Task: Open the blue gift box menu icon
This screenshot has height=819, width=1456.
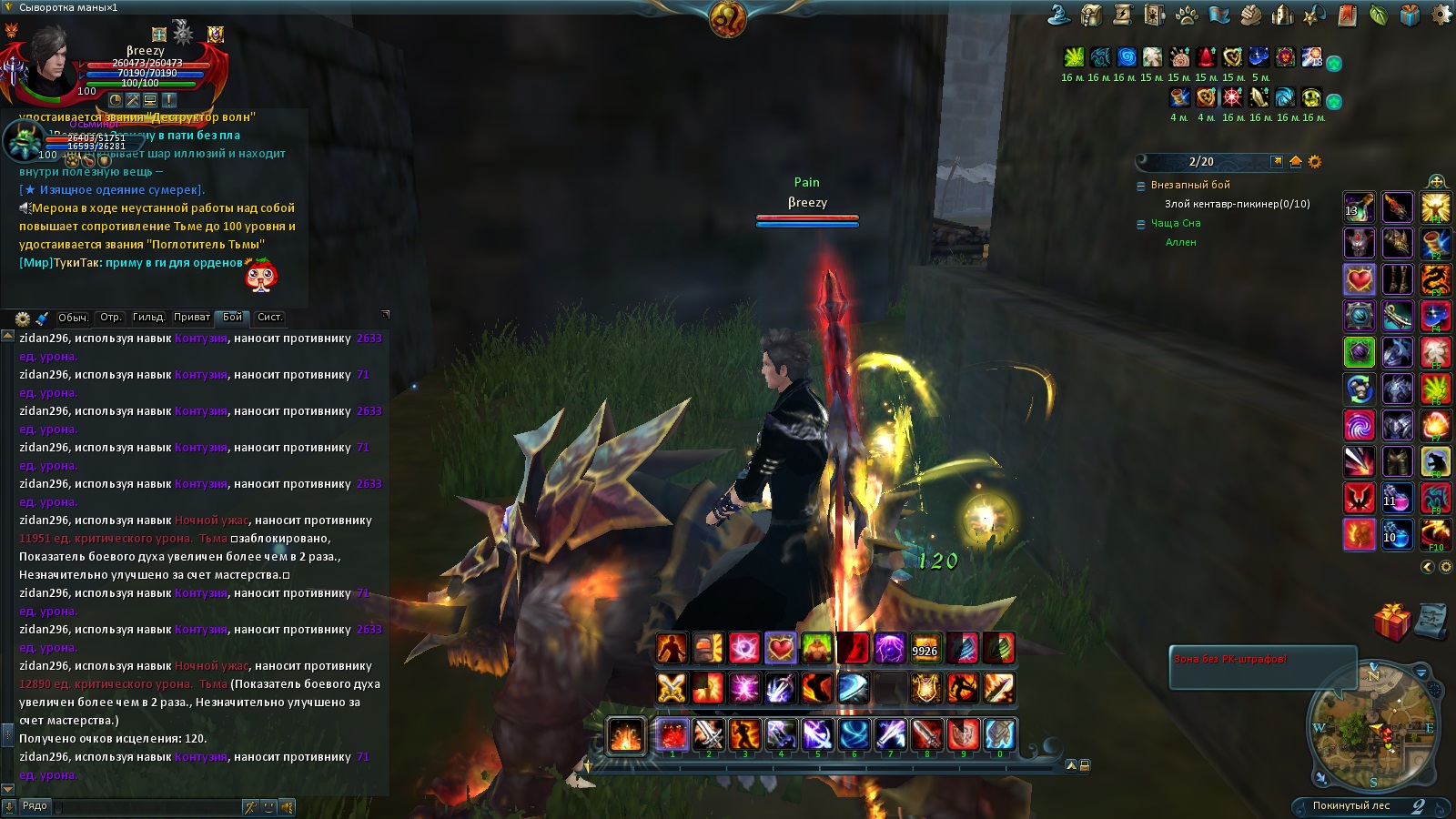Action: [1410, 15]
